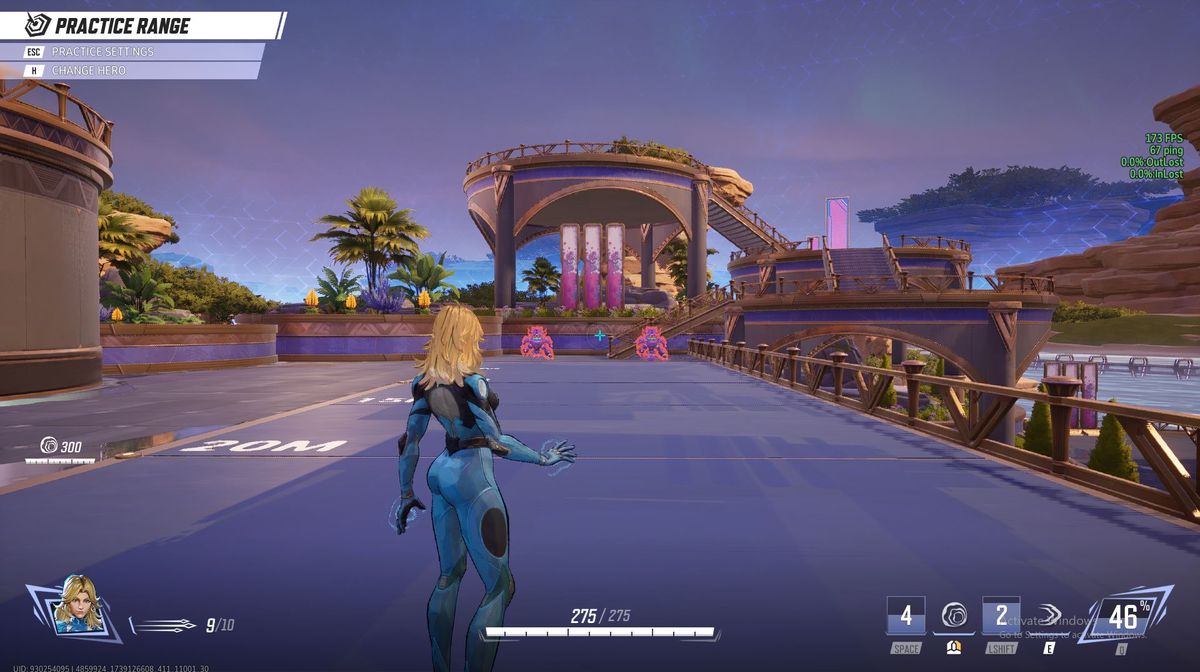Viewport: 1200px width, 672px height.
Task: Use the LSHIFT ability showing 2
Action: (x=1001, y=615)
